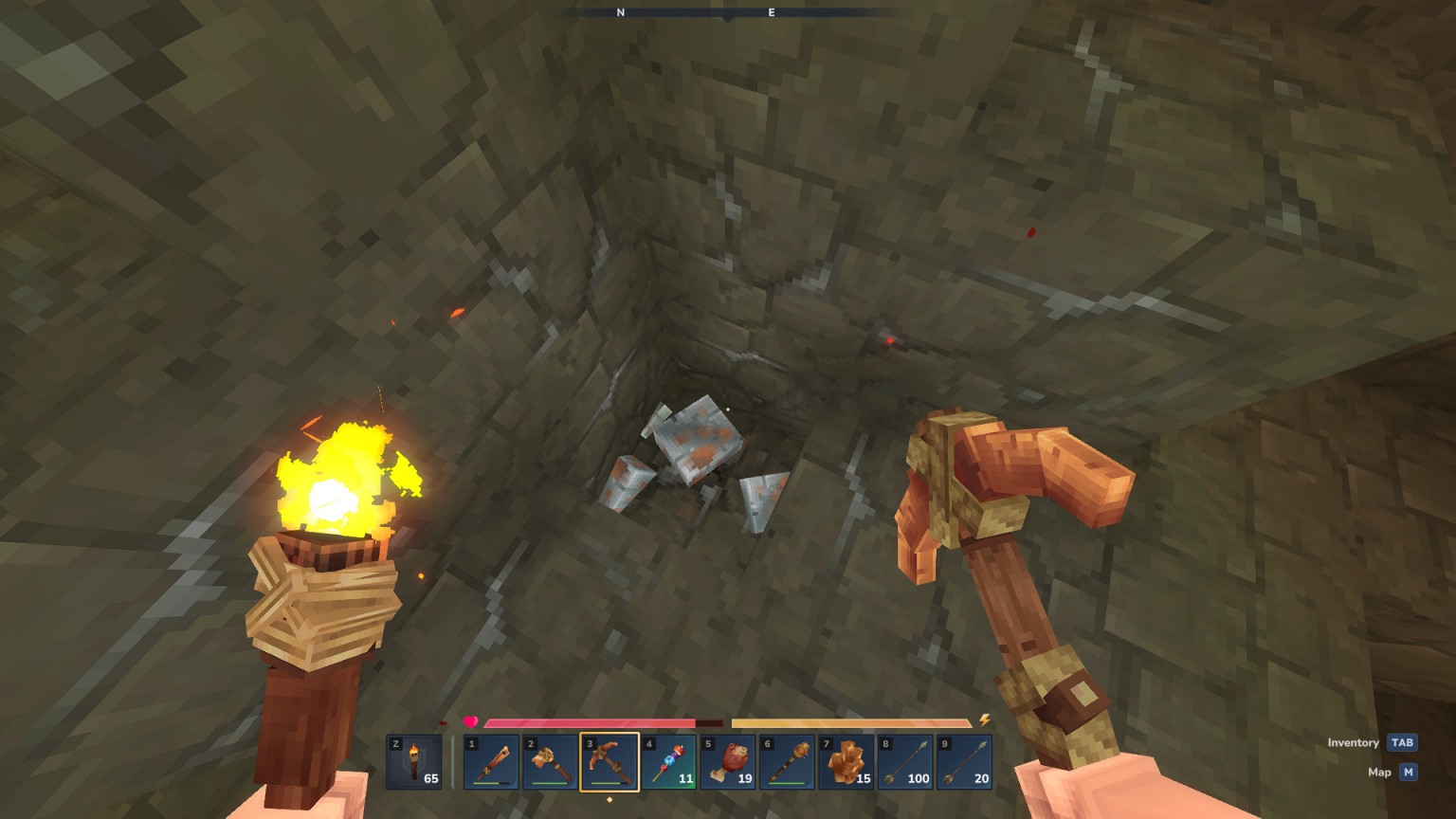
Task: Equip the mace in hotbar slot 6
Action: 787,762
